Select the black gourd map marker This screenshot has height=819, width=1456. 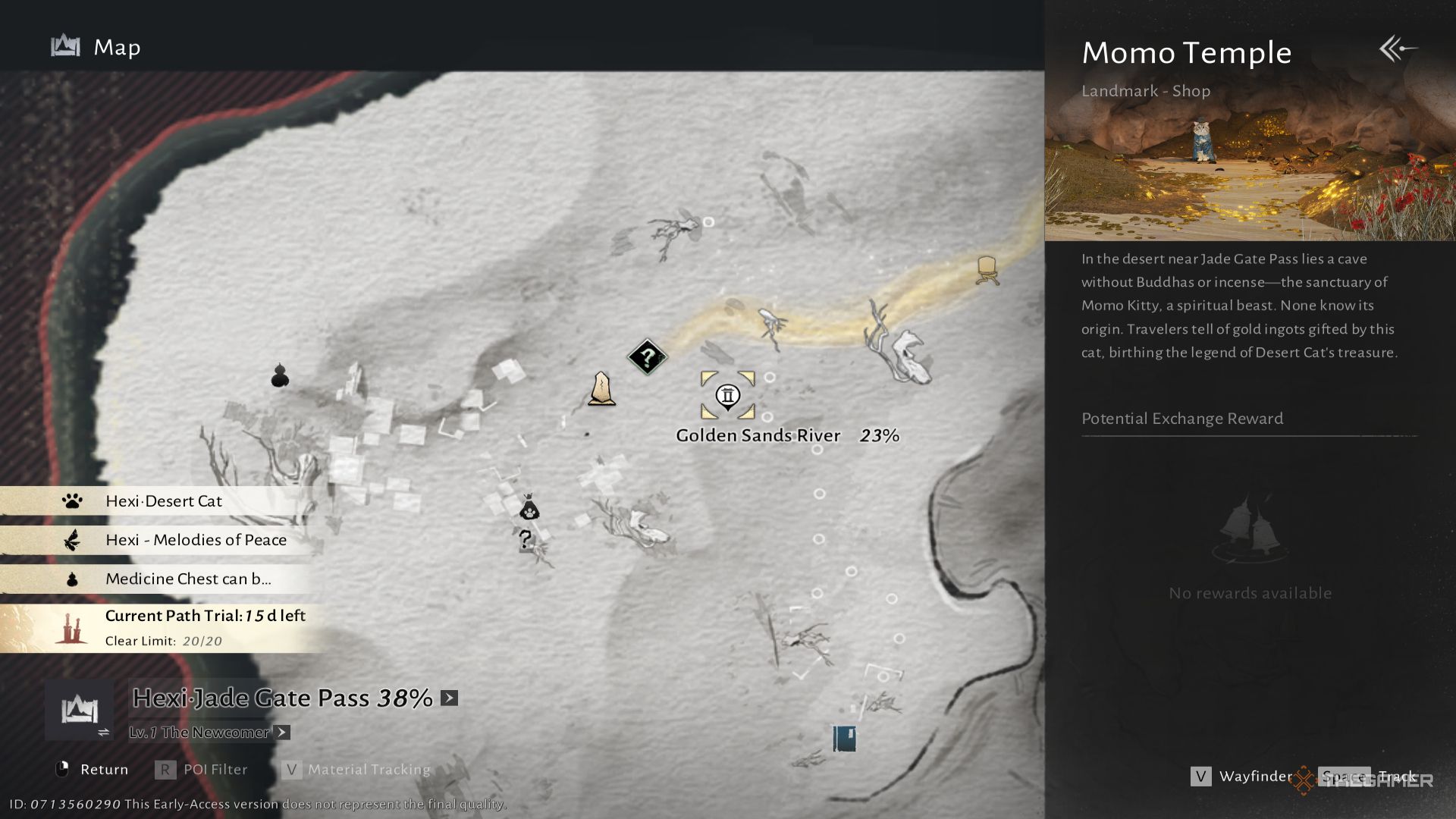[x=280, y=375]
